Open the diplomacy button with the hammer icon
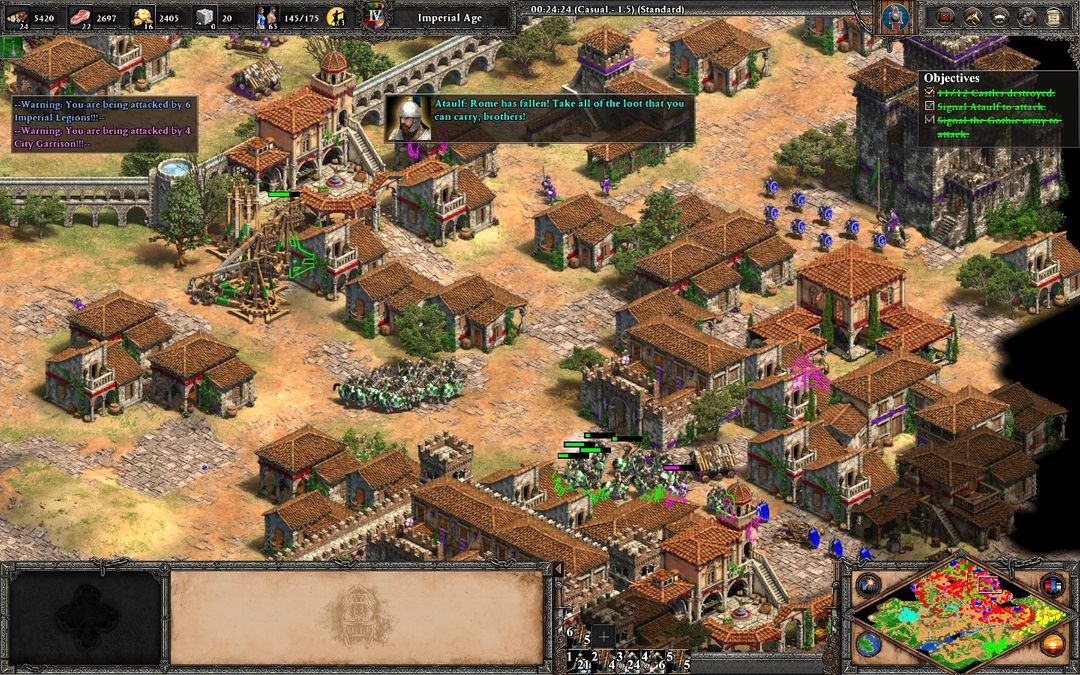 tap(971, 17)
